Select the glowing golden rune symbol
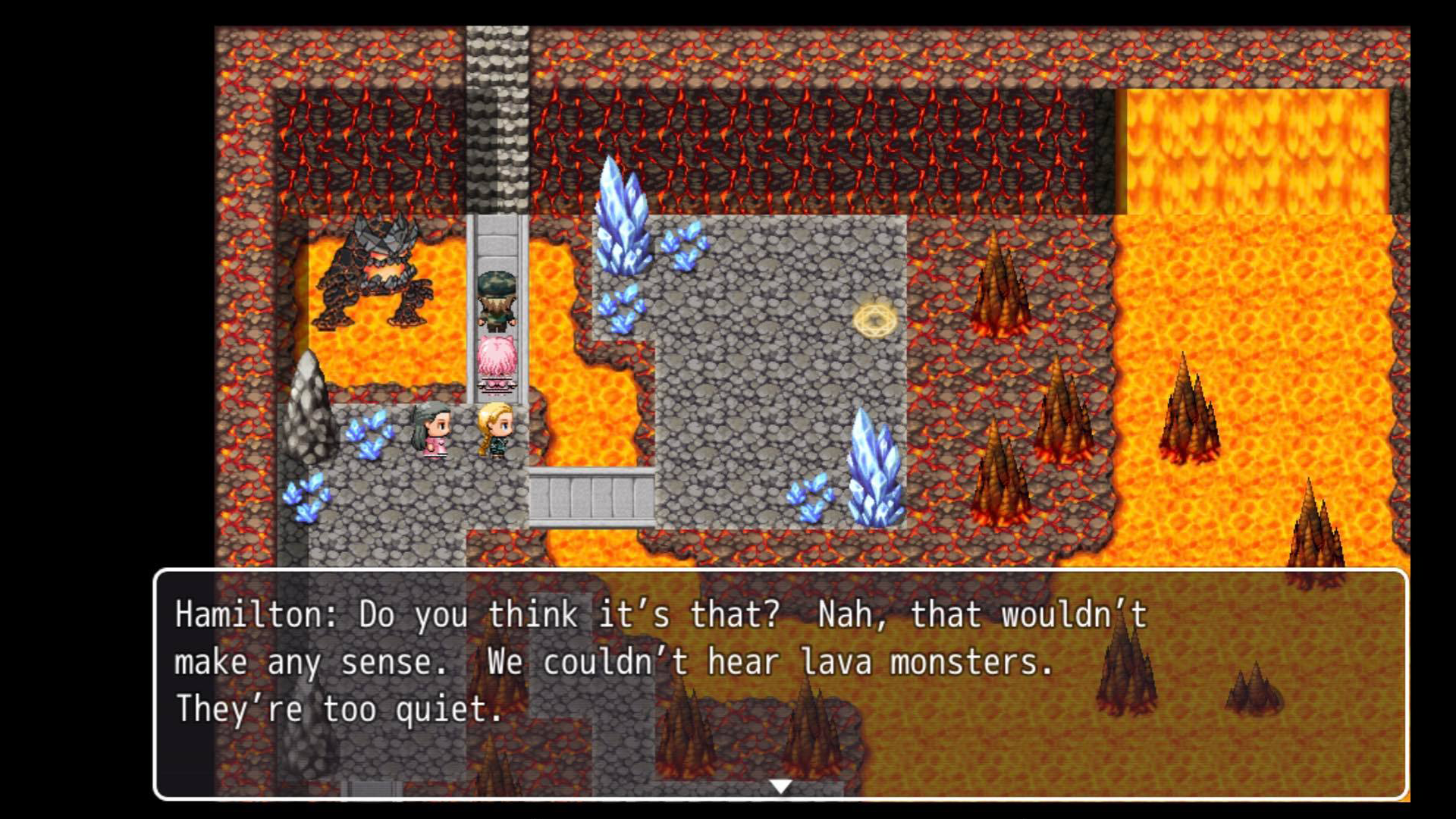Screen dimensions: 1456x819 pyautogui.click(x=874, y=319)
